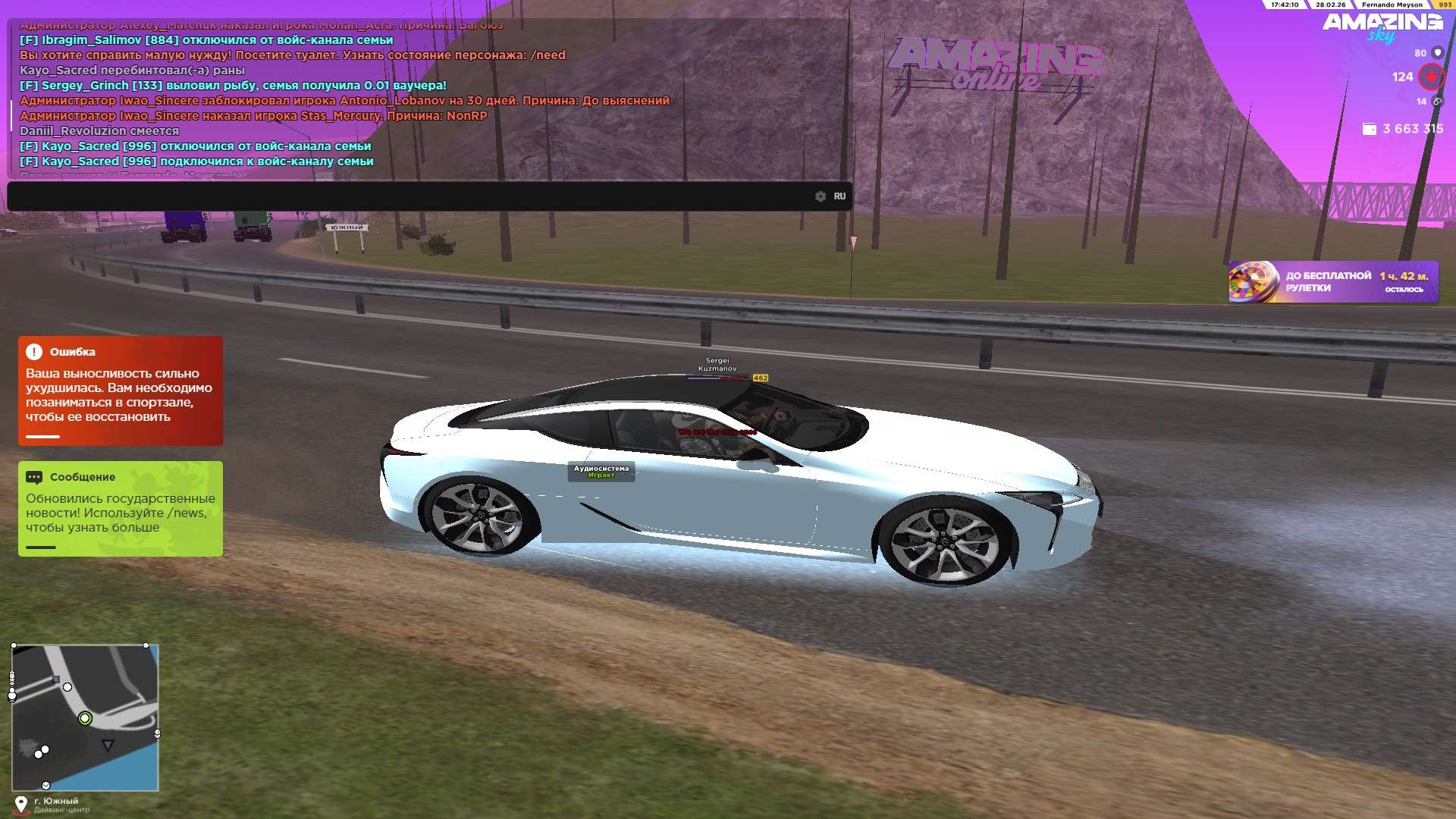Switch the RU chat language indicator
The height and width of the screenshot is (819, 1456).
click(839, 196)
